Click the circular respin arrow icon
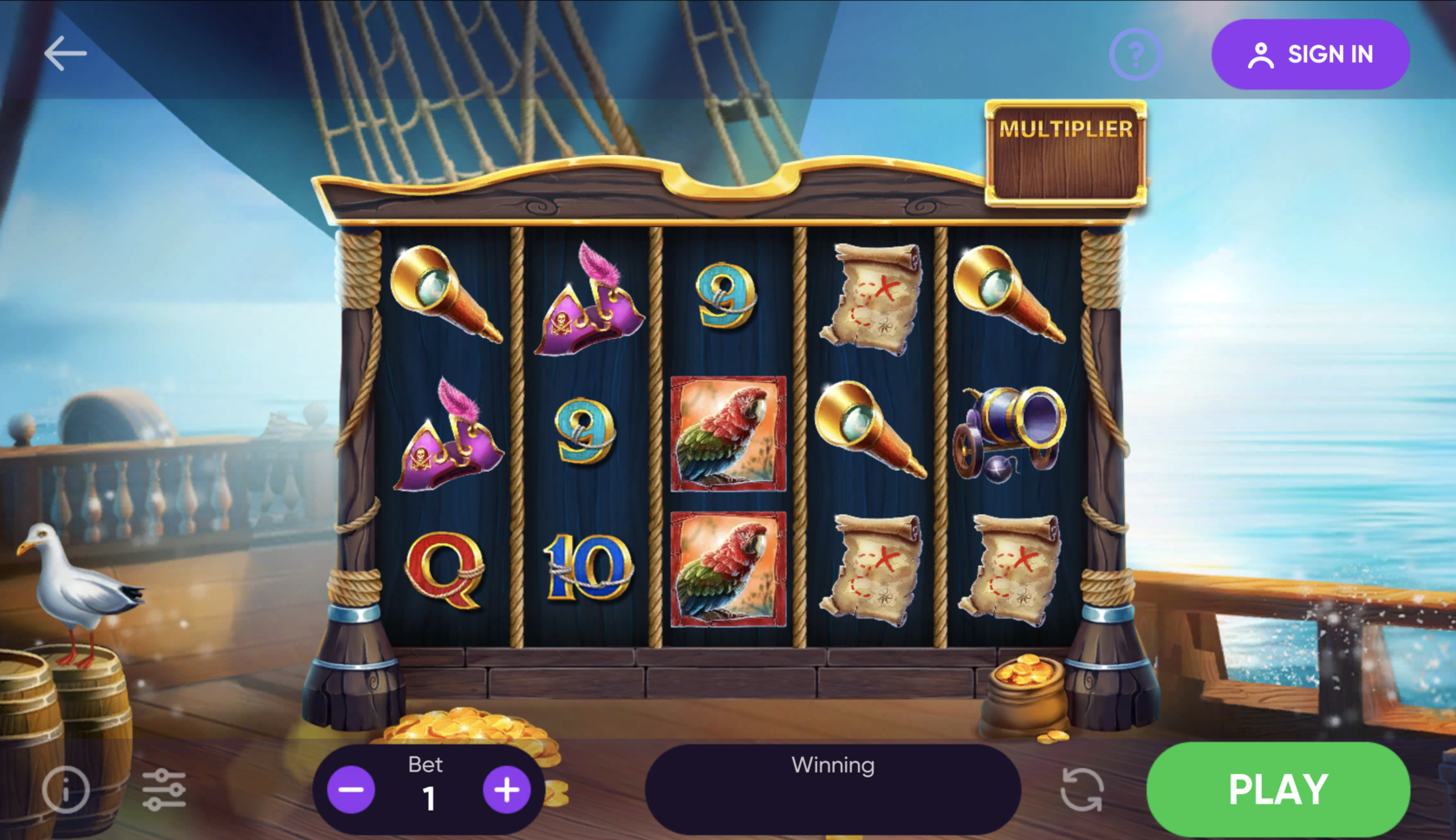Viewport: 1456px width, 840px height. coord(1080,788)
